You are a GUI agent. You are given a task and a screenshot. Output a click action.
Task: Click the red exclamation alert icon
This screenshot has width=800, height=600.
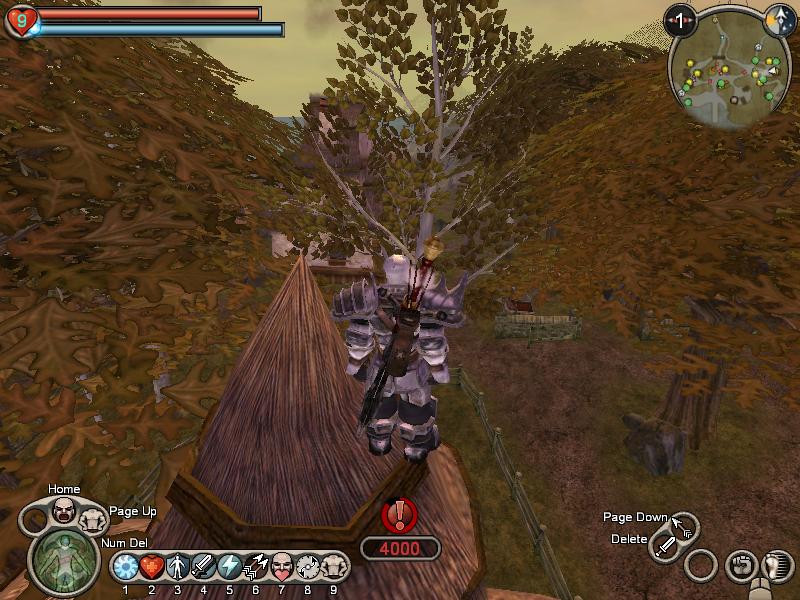(x=400, y=516)
